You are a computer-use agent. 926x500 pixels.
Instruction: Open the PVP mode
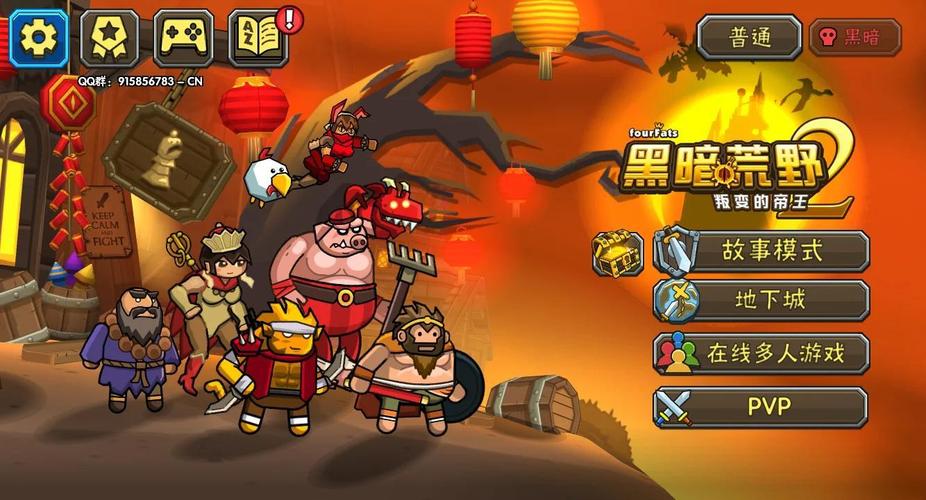(x=762, y=407)
